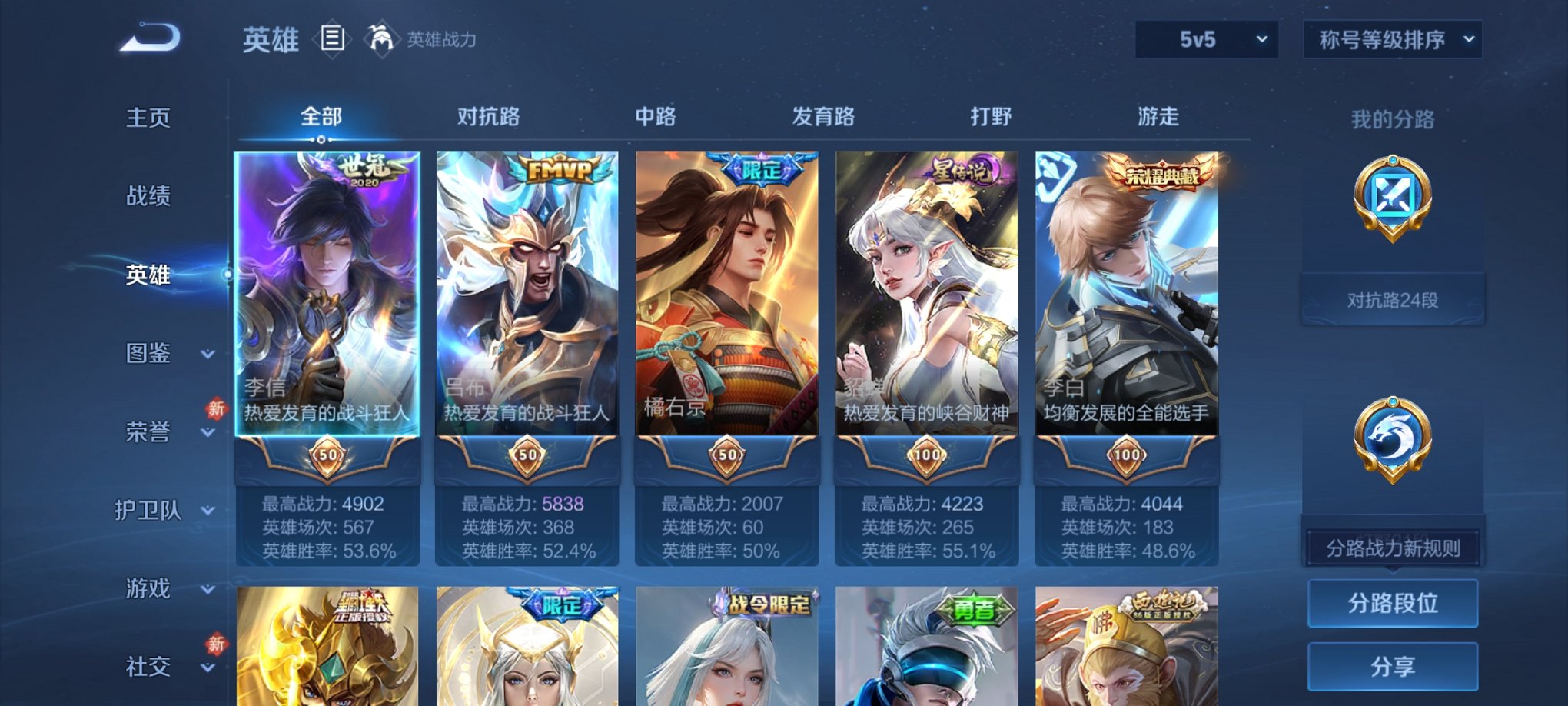Click the 限定 badge on 橘右京's card
1568x706 pixels.
pos(760,172)
